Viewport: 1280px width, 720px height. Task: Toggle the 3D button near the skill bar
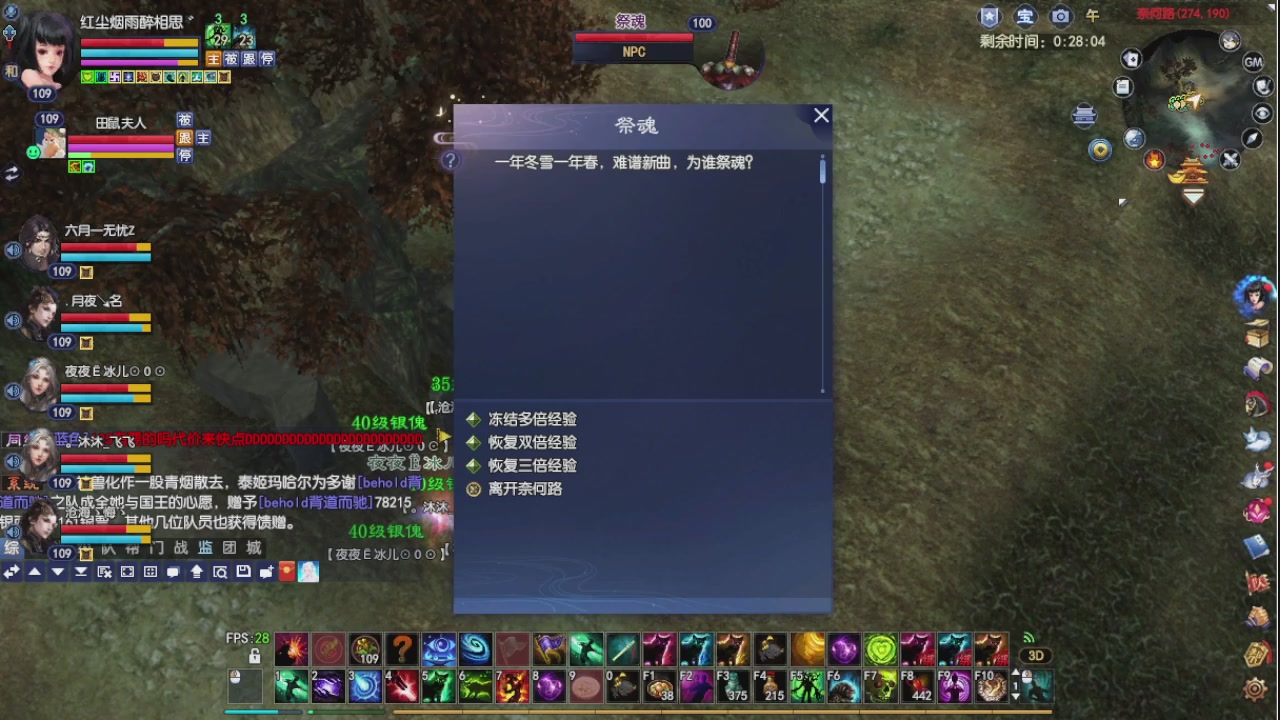1036,655
